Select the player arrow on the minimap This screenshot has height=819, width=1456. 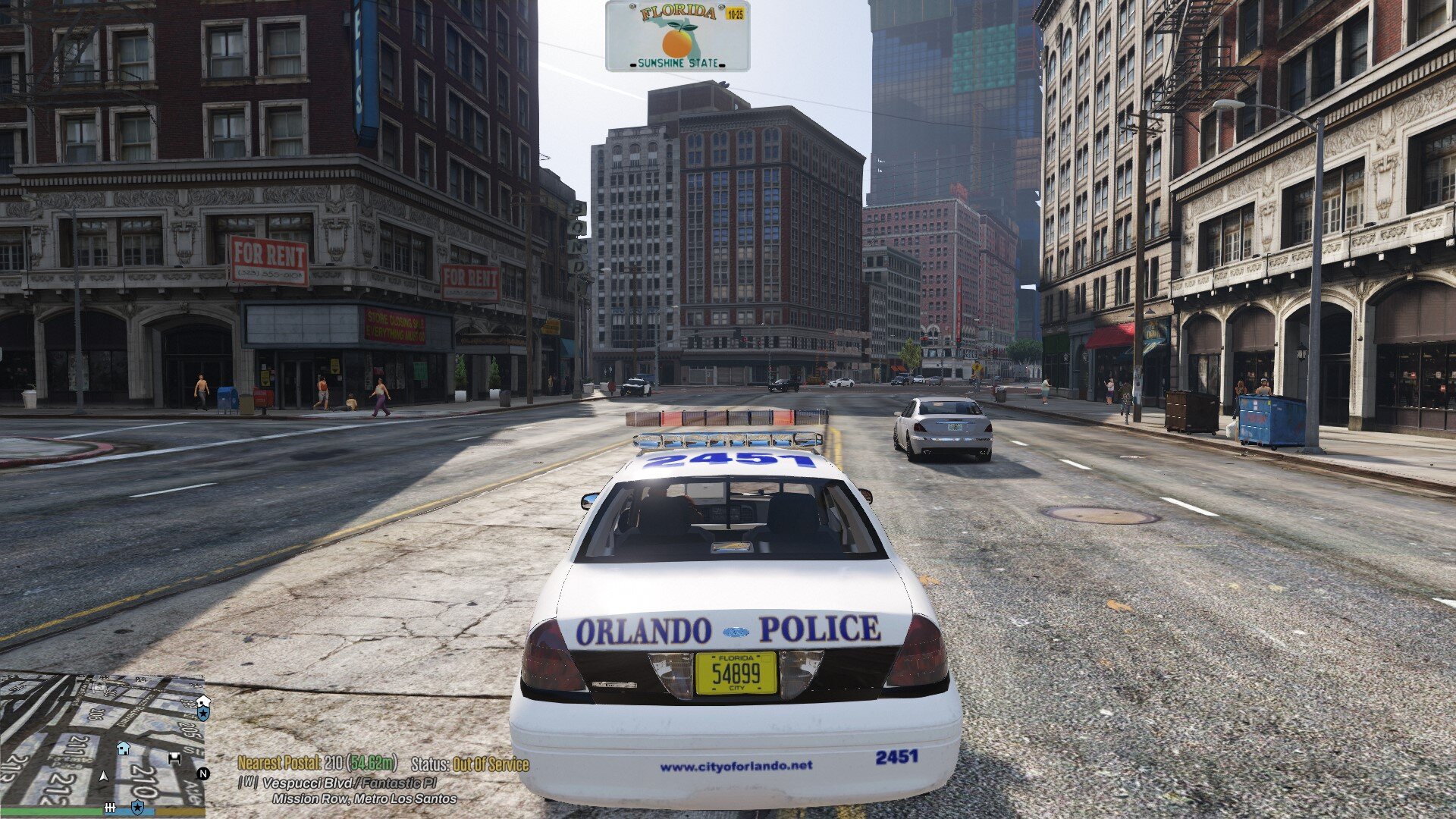(x=104, y=776)
